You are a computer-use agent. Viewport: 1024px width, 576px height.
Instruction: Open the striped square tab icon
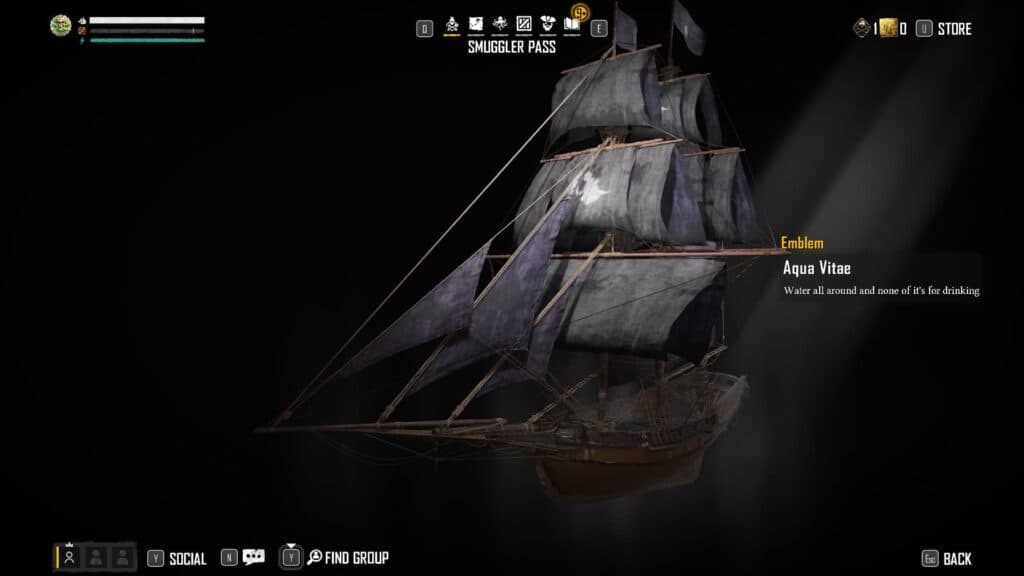click(523, 24)
